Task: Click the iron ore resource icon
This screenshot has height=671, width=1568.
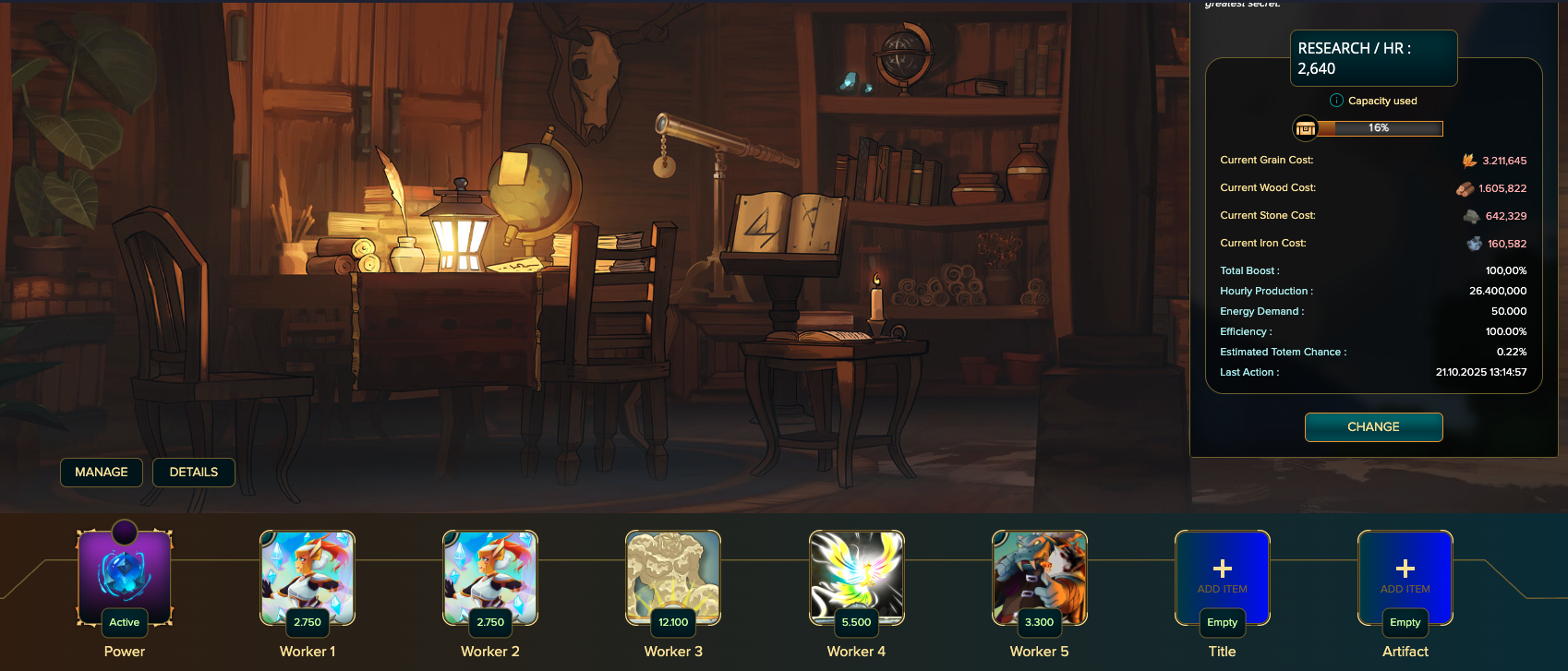Action: click(1473, 243)
